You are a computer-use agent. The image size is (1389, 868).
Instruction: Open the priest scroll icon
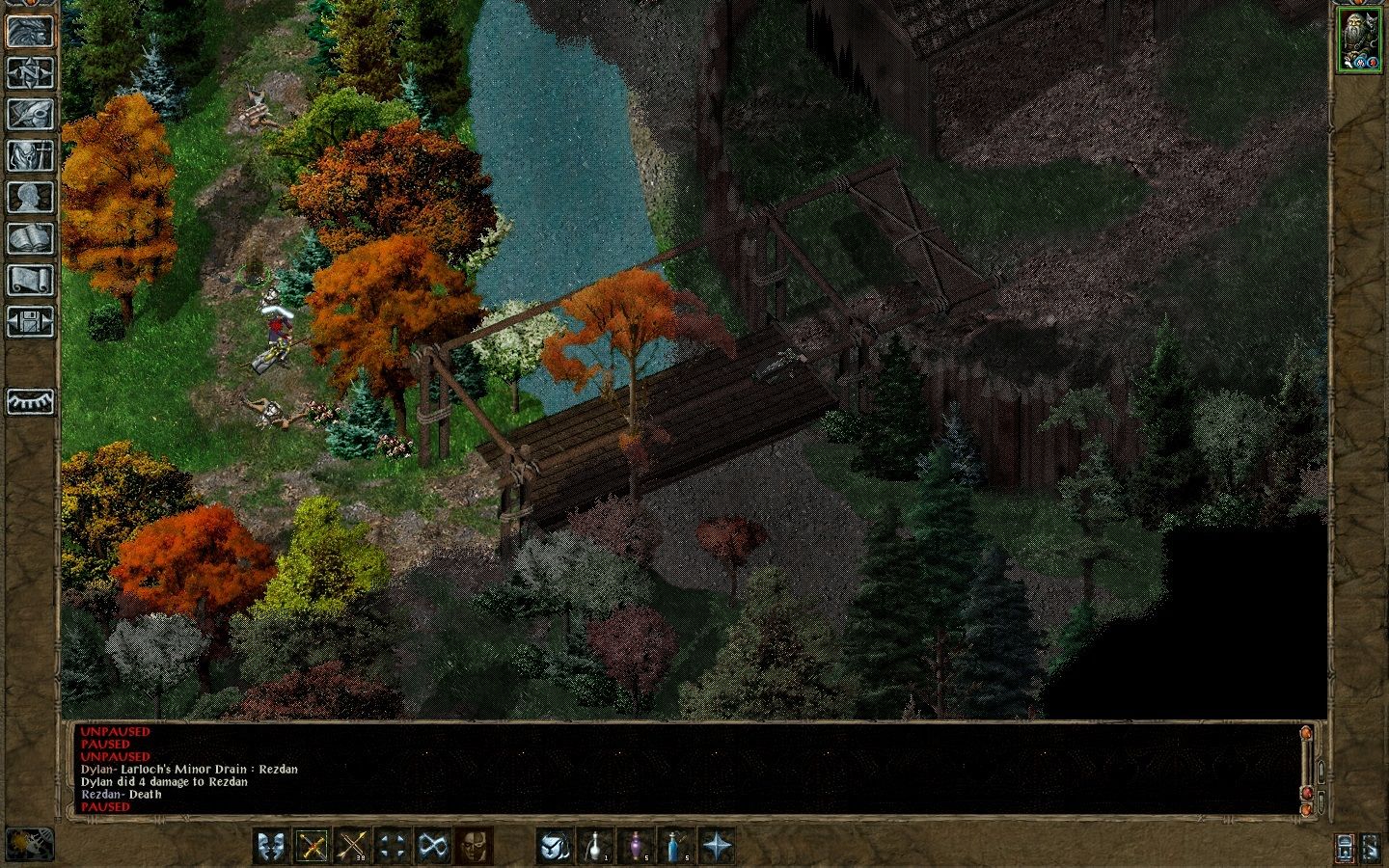pos(30,280)
